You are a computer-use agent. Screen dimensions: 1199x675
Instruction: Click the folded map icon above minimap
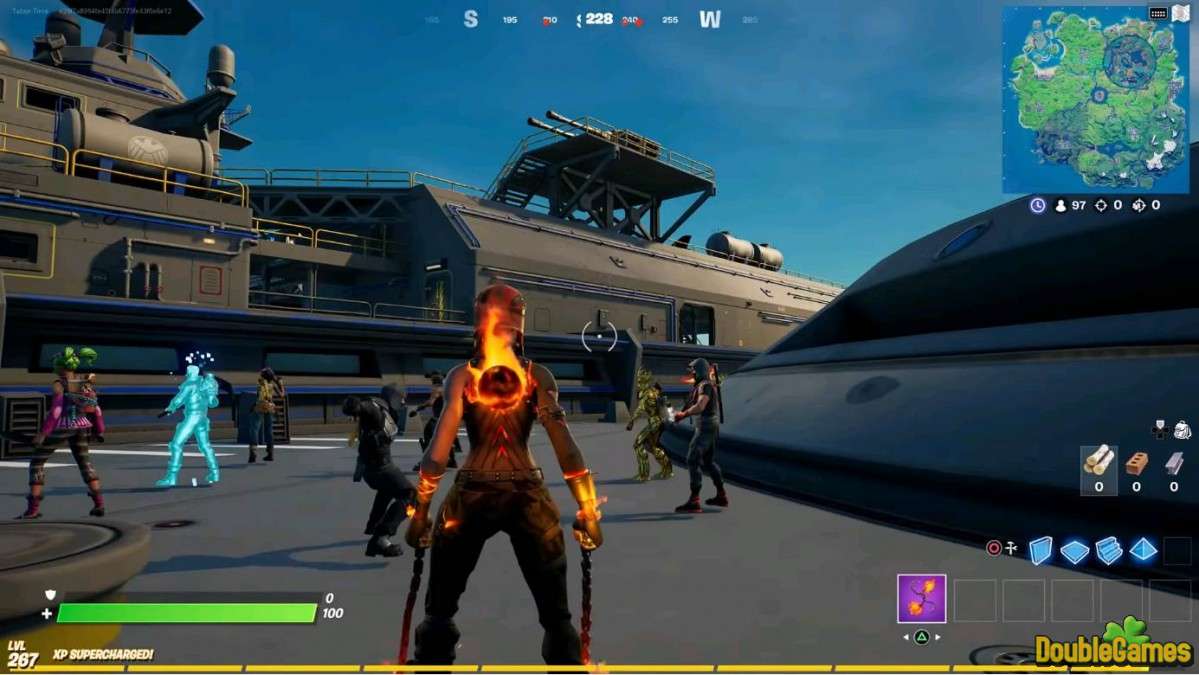pyautogui.click(x=1179, y=13)
